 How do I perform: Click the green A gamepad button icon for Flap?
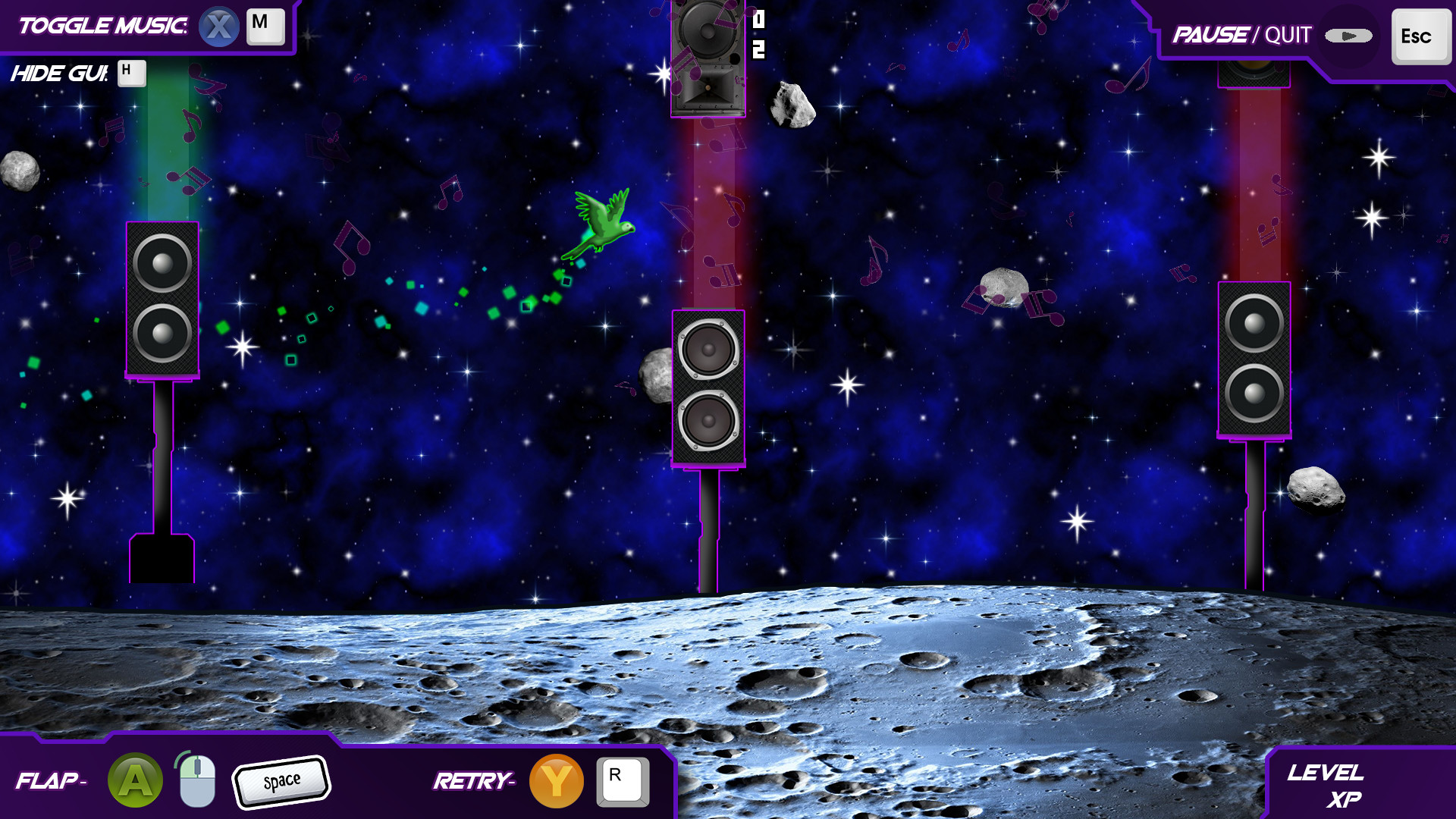pos(134,779)
